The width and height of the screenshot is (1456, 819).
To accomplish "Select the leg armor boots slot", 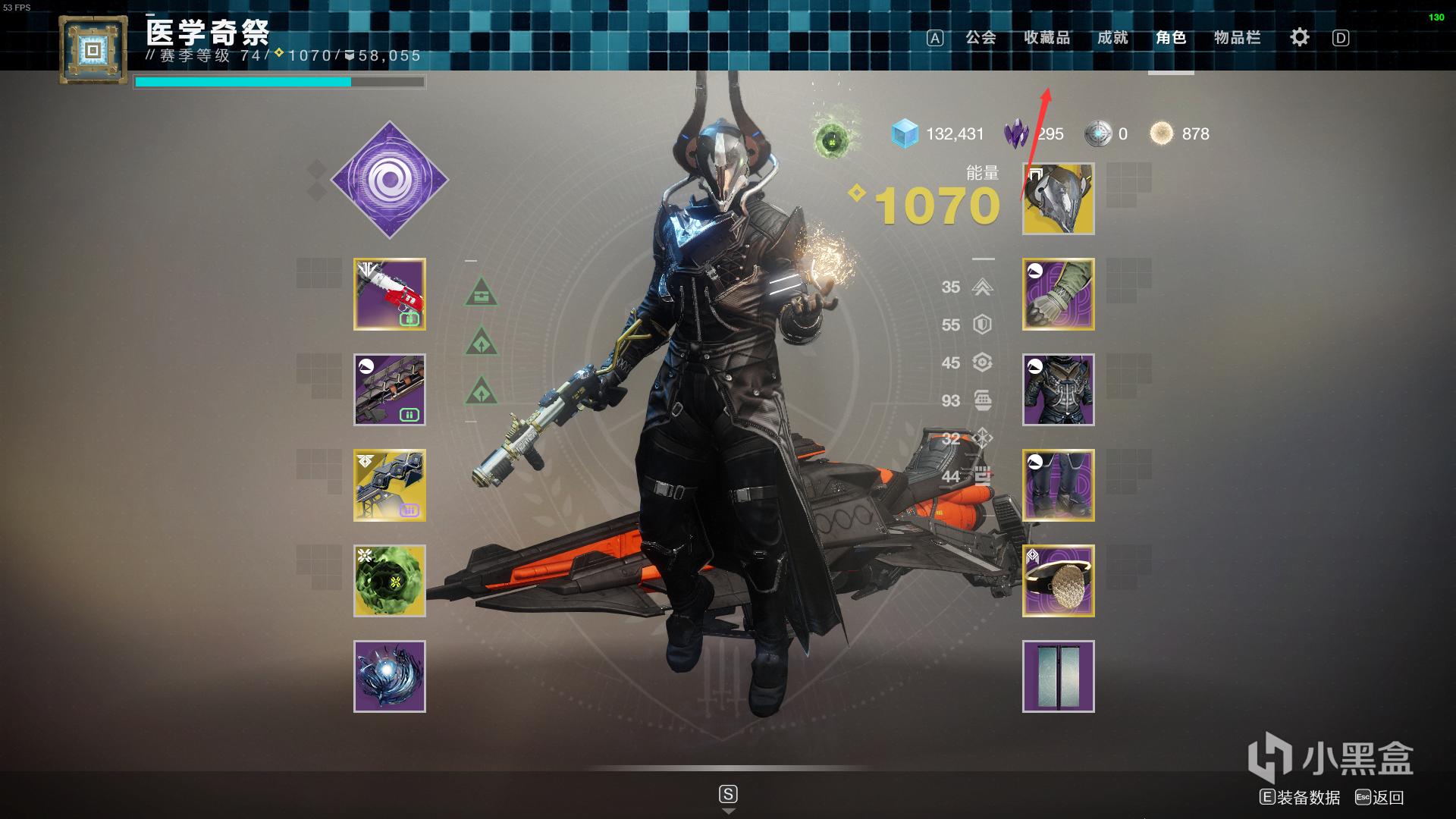I will (1058, 485).
